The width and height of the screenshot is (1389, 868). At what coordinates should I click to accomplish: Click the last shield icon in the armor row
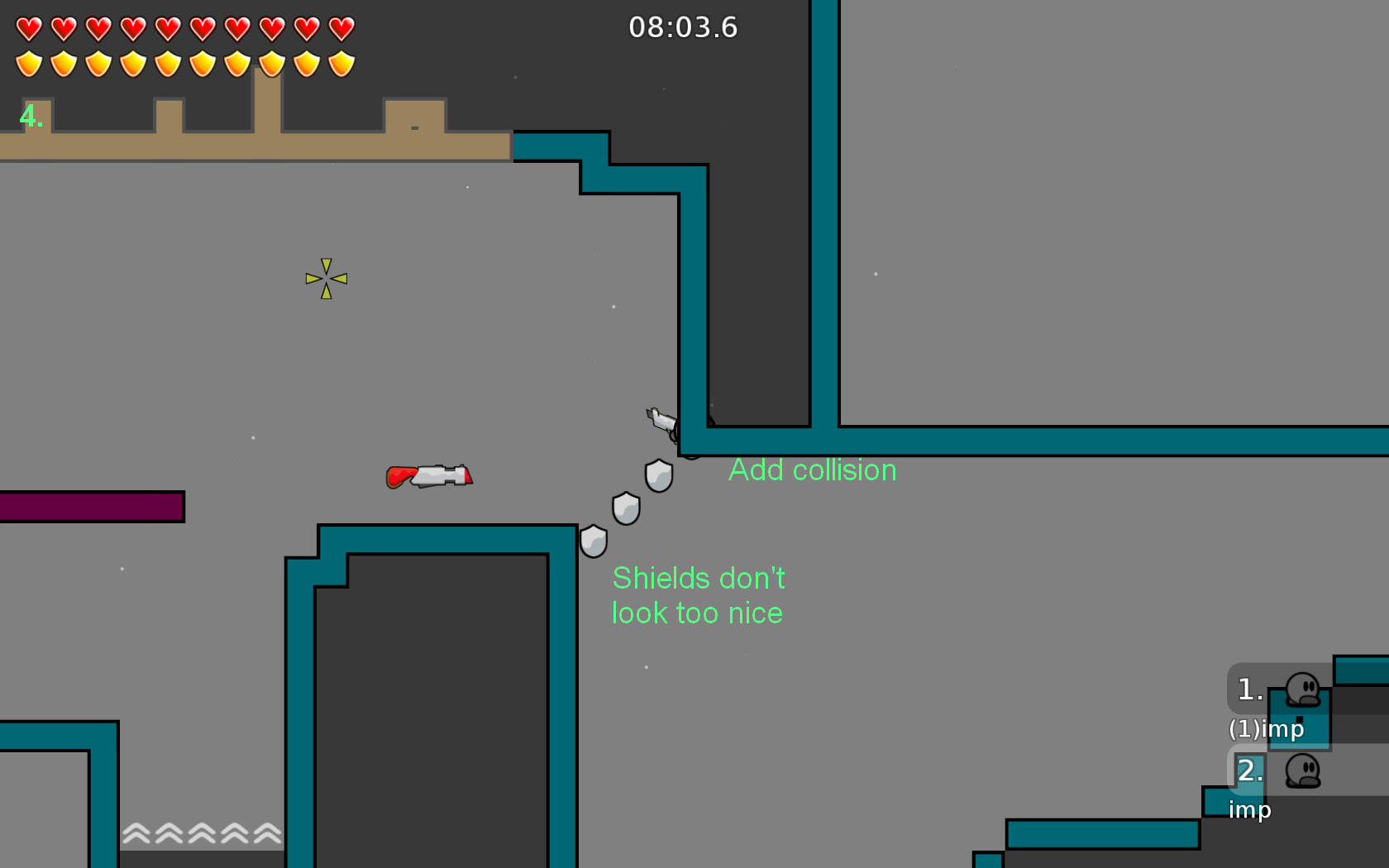(341, 62)
